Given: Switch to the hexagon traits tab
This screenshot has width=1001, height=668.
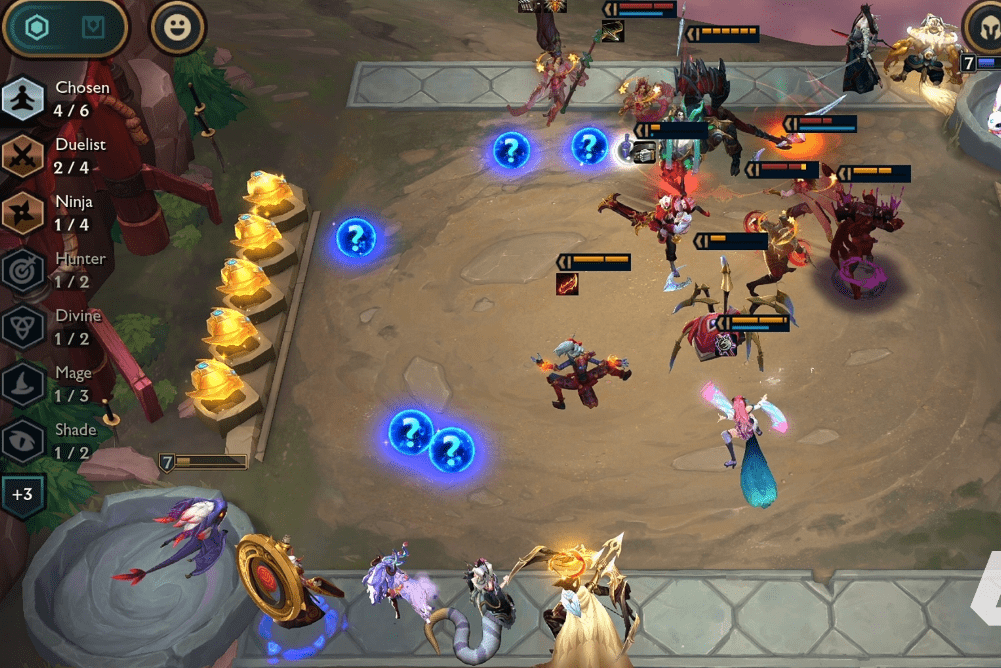Looking at the screenshot, I should coord(37,27).
